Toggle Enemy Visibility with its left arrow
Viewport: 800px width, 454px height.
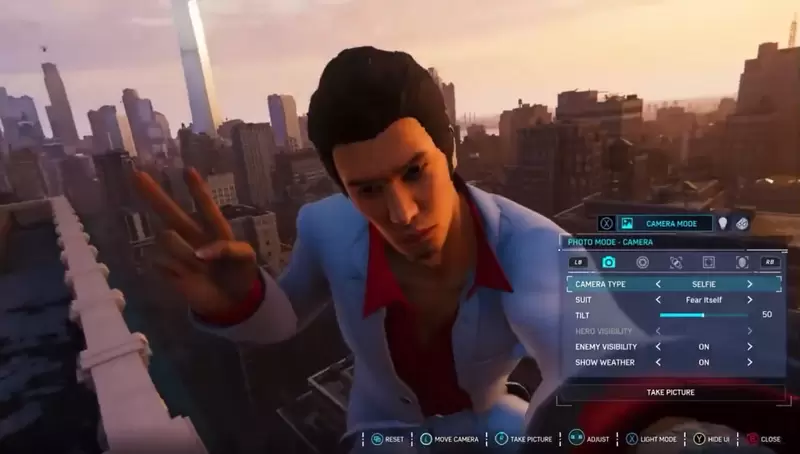(x=658, y=346)
